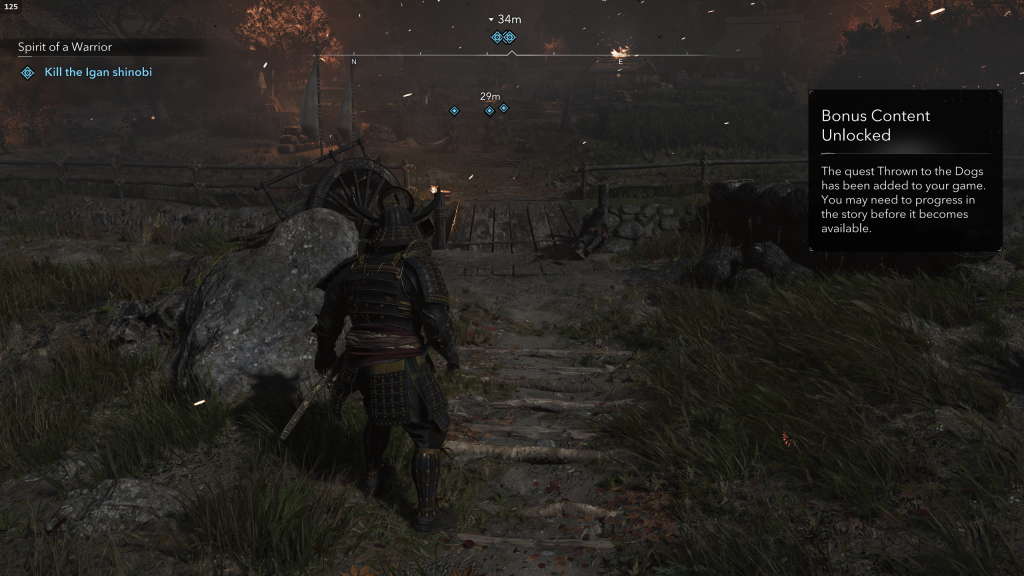This screenshot has height=576, width=1024.
Task: Click the Bonus Content Unlocked notification
Action: 904,170
